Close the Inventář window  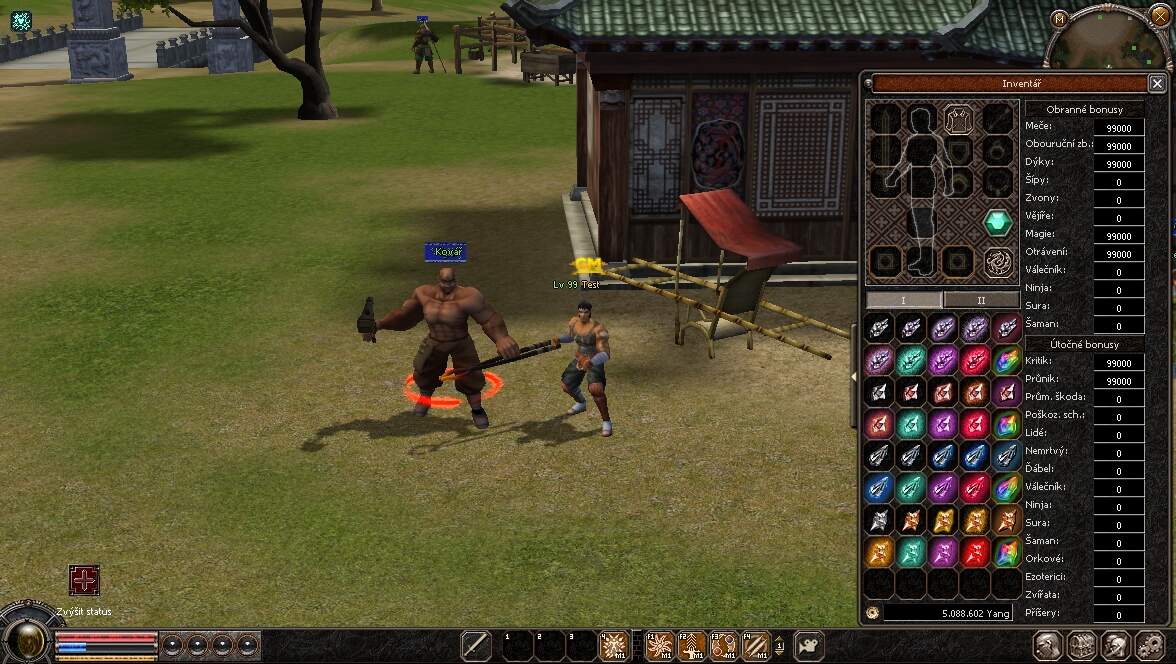pos(1156,84)
